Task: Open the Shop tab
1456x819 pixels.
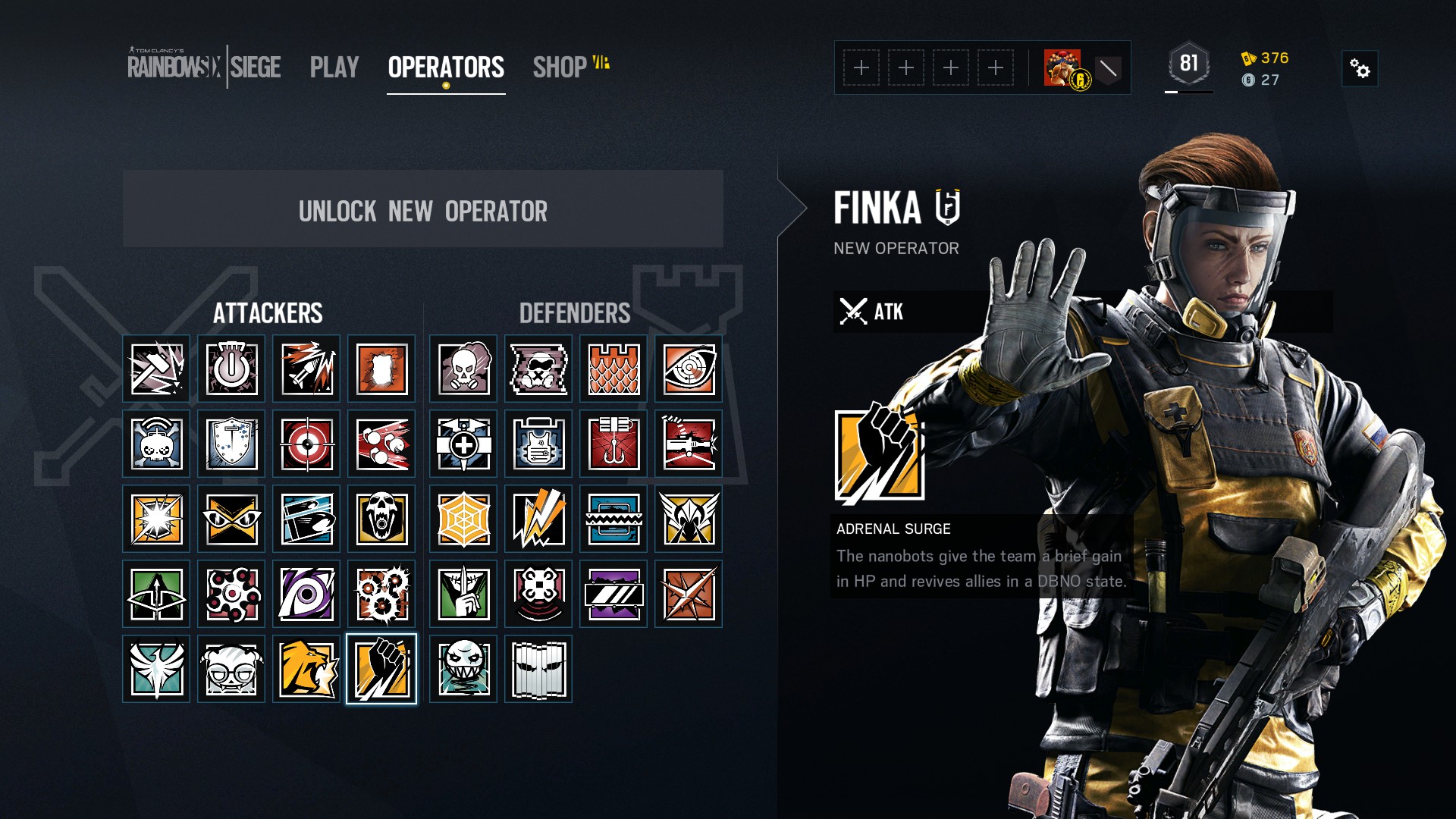Action: point(560,67)
